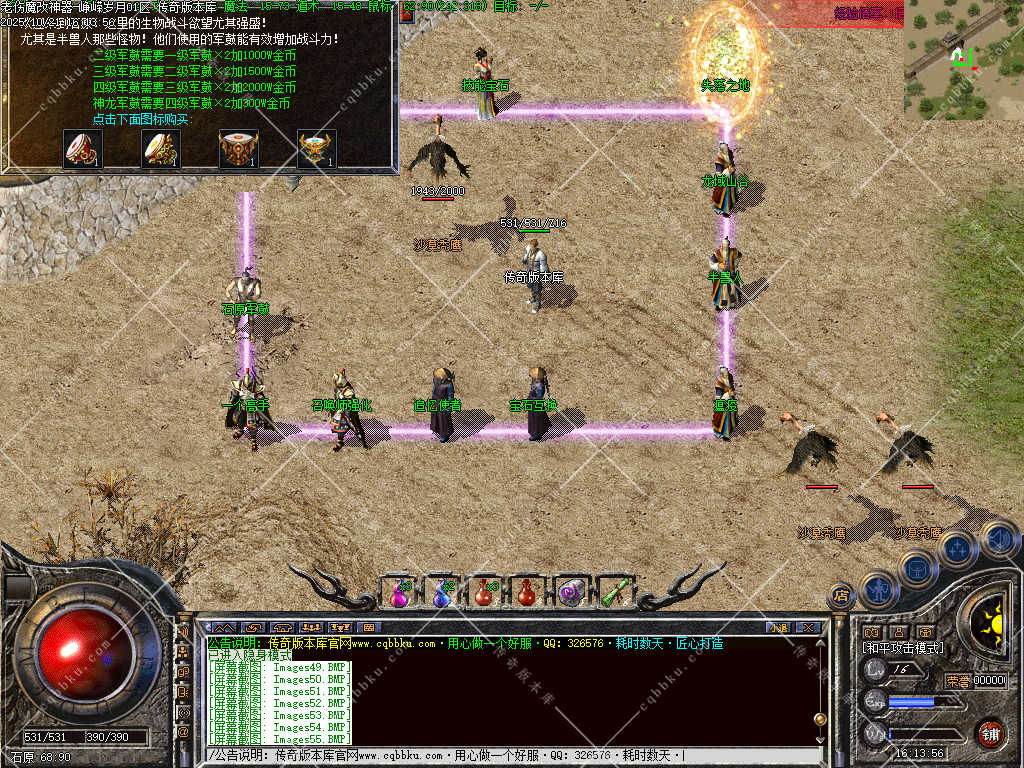Viewport: 1024px width, 768px height.
Task: Use the blue mana potion in the belt
Action: tap(442, 593)
